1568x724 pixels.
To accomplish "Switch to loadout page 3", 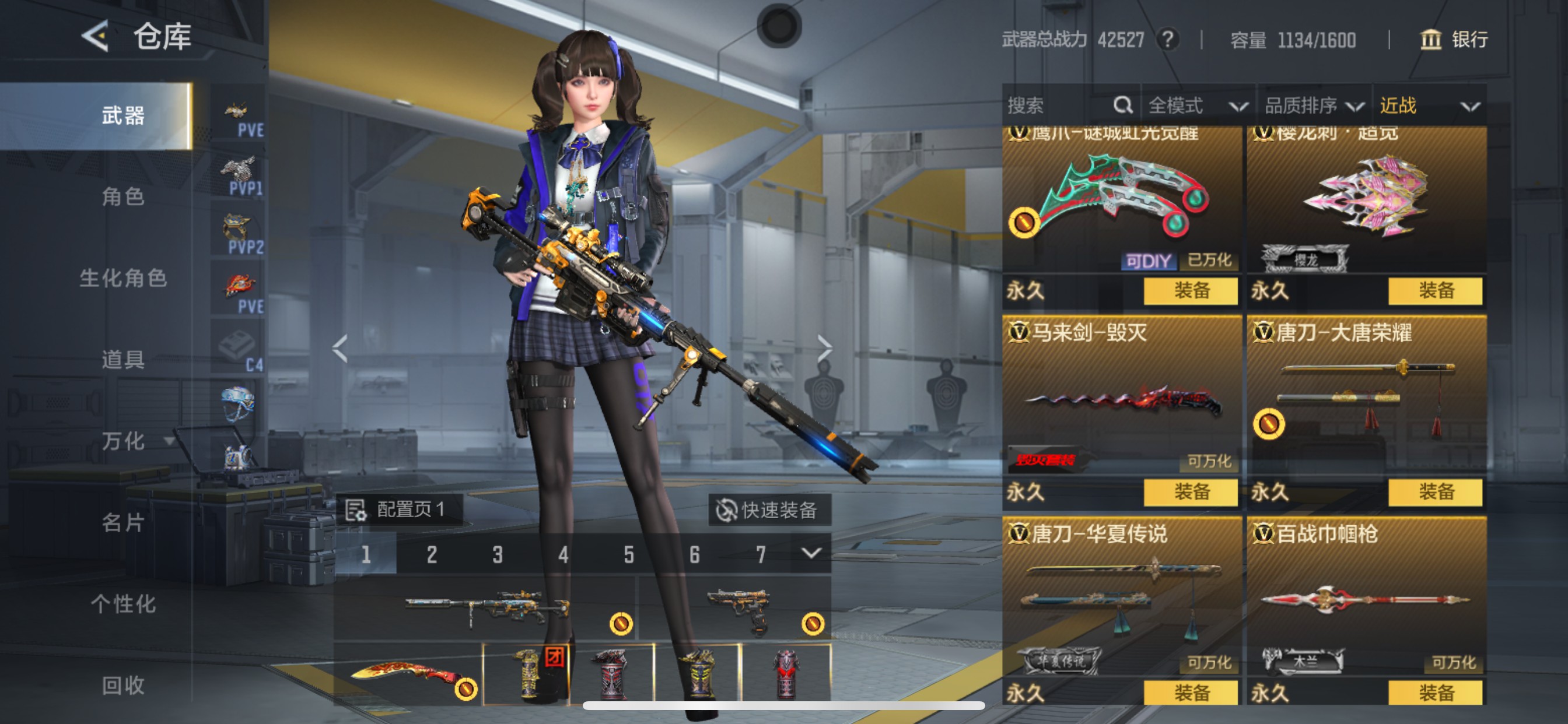I will [x=498, y=554].
